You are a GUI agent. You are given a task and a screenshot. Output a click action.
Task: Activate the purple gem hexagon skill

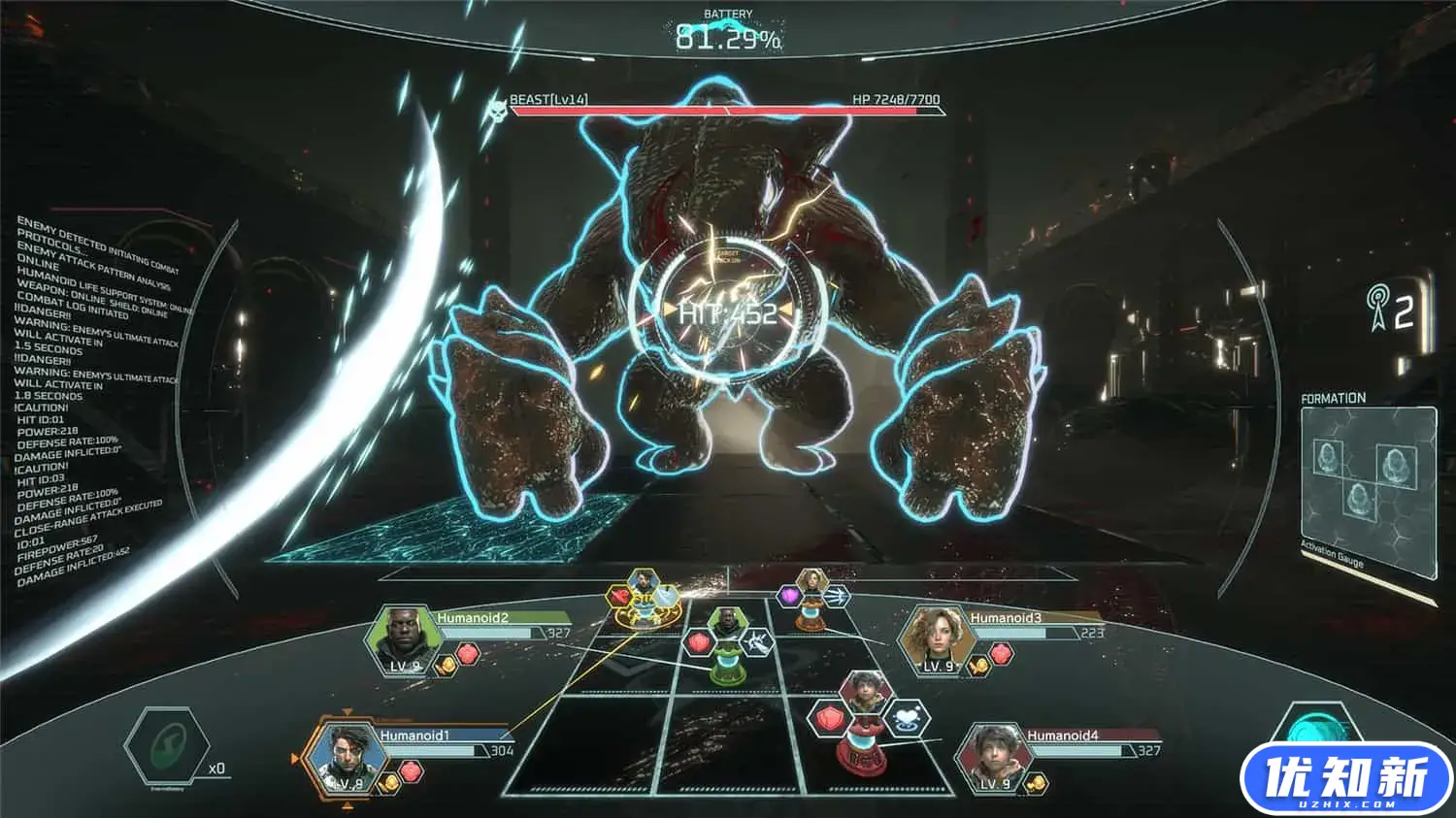(x=791, y=595)
